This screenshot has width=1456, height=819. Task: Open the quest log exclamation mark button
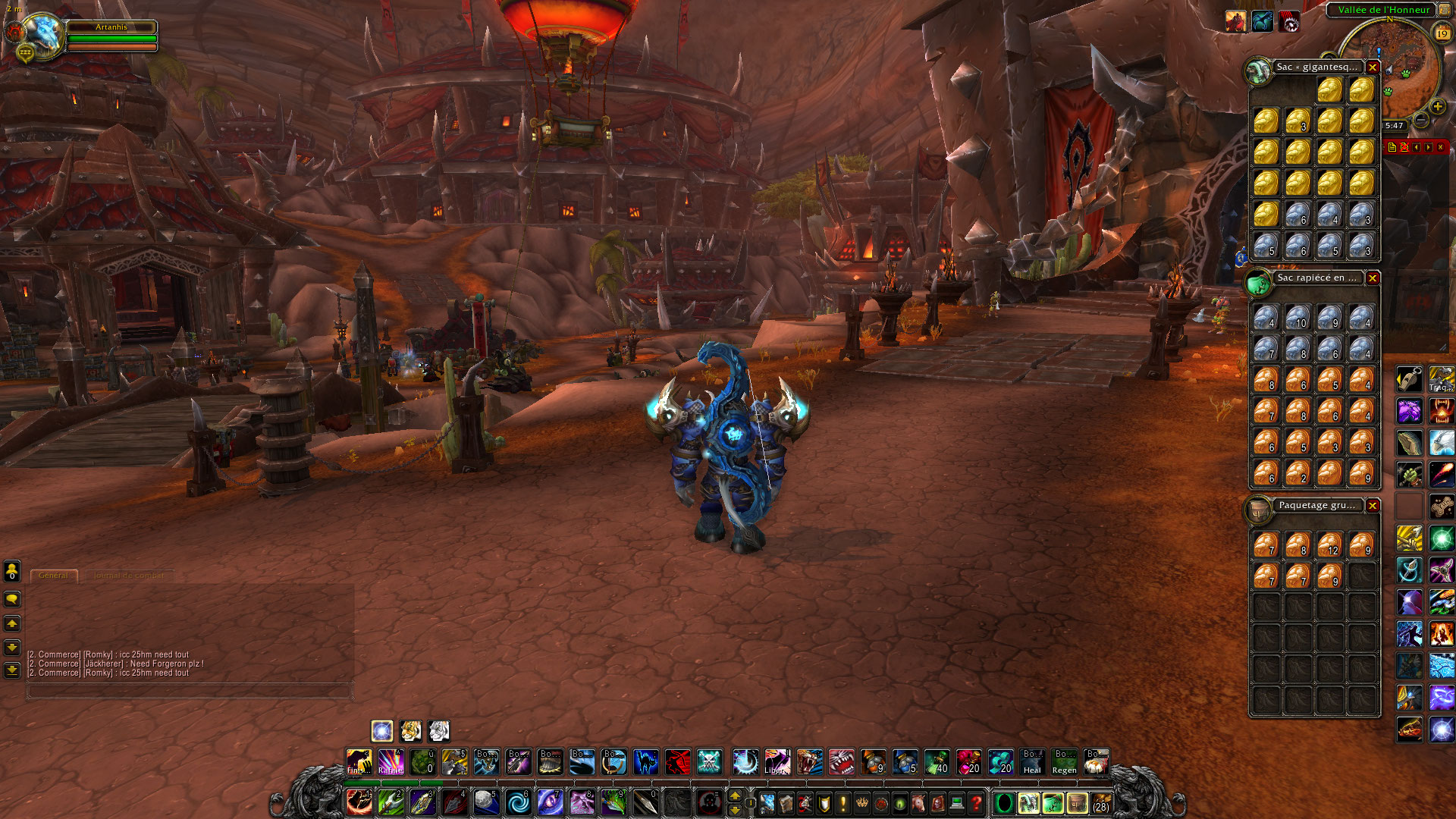coord(843,802)
